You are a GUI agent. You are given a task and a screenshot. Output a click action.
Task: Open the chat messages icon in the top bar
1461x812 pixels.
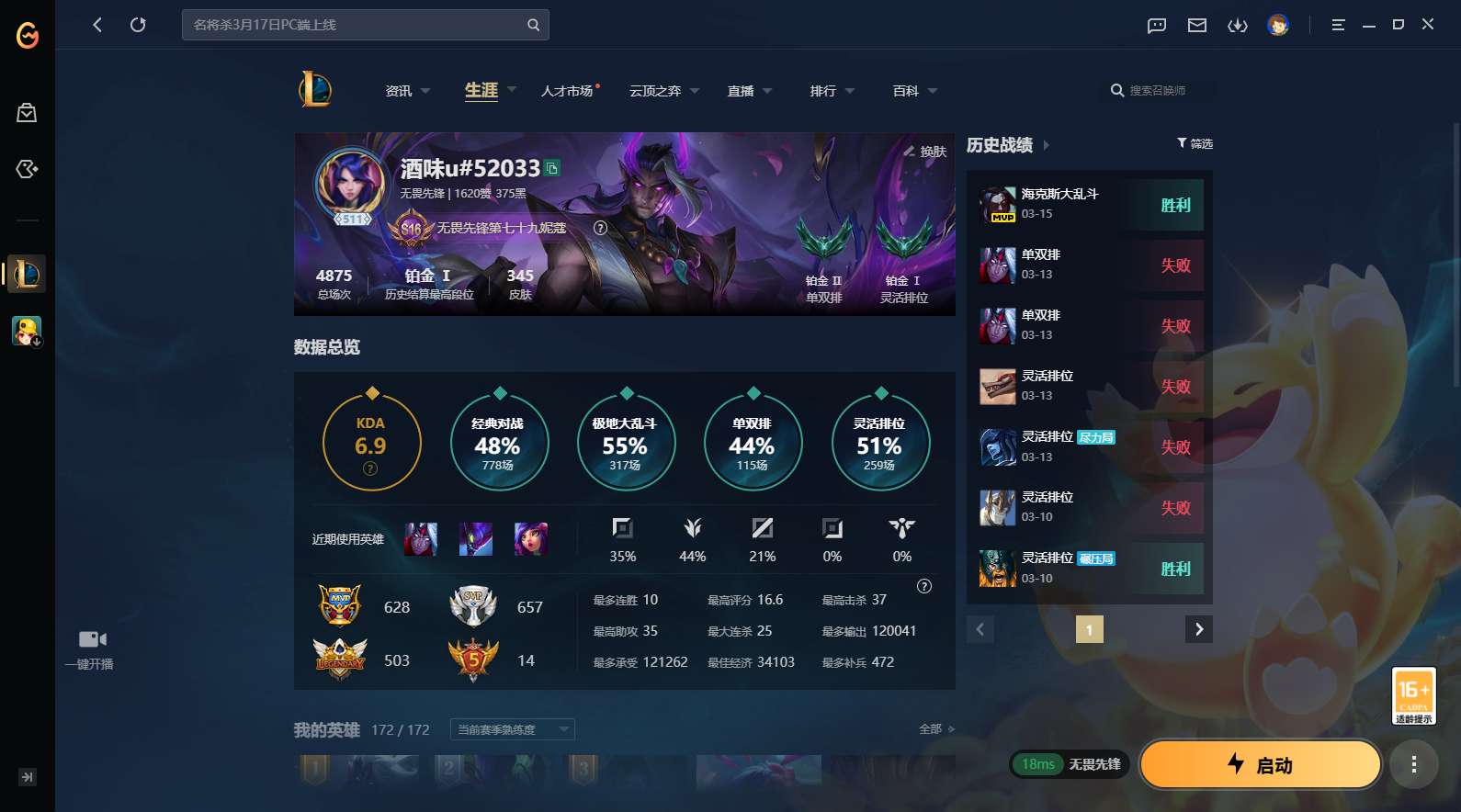[1155, 25]
